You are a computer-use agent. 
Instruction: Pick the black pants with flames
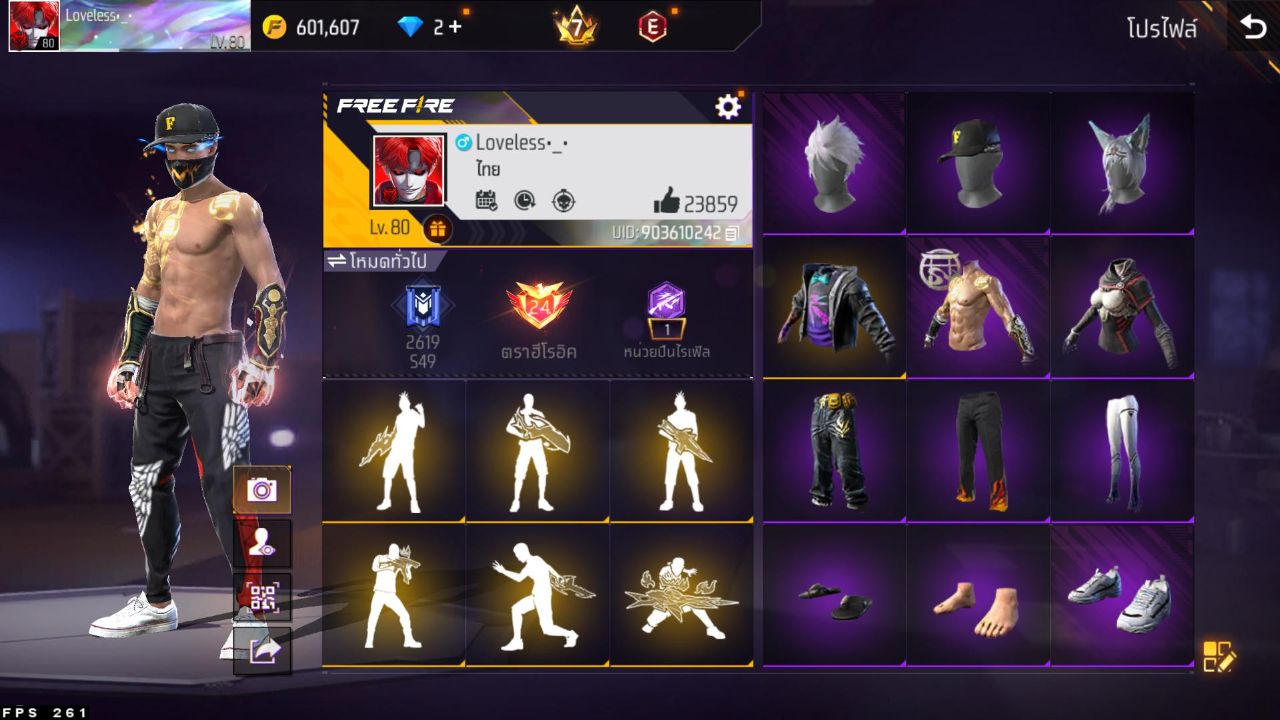(978, 450)
